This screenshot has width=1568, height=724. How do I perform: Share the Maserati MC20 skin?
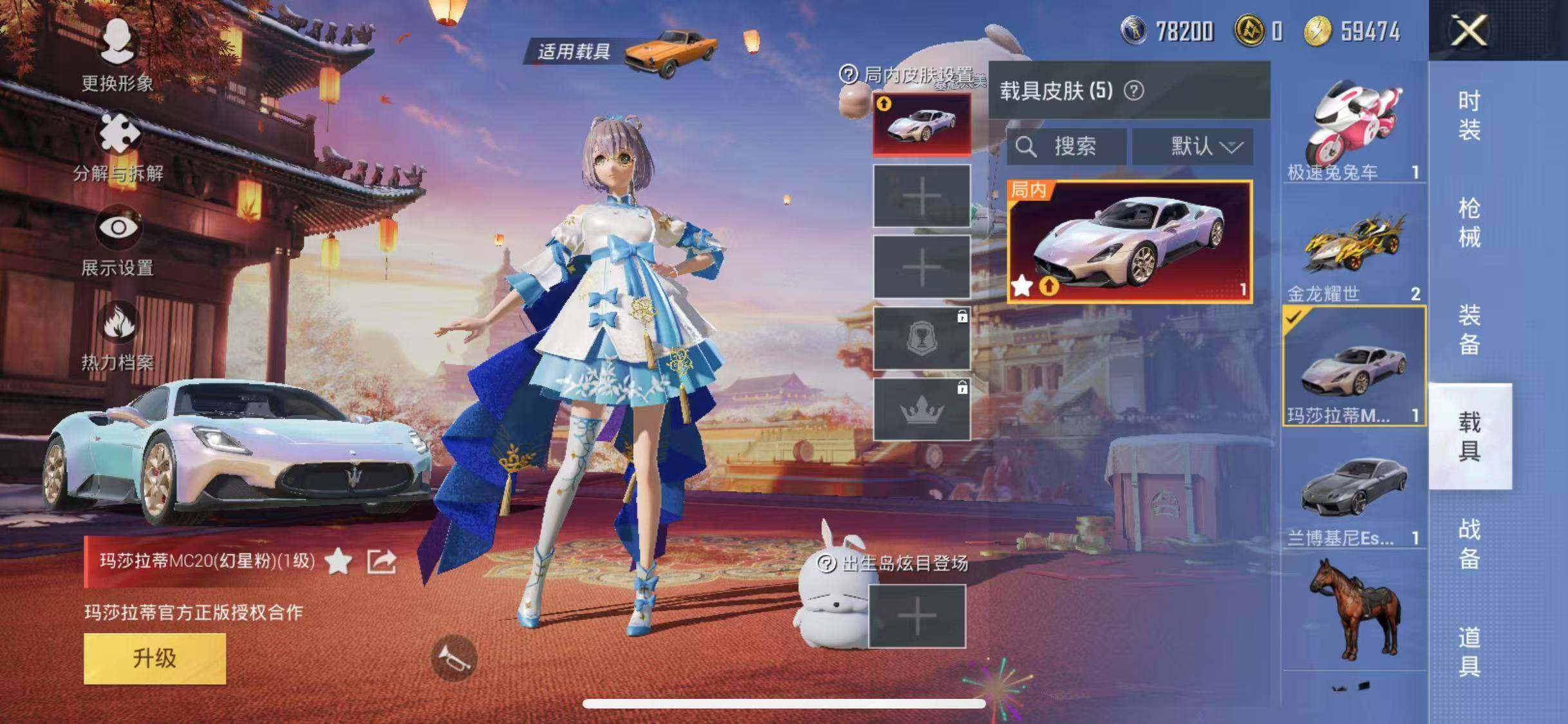381,562
